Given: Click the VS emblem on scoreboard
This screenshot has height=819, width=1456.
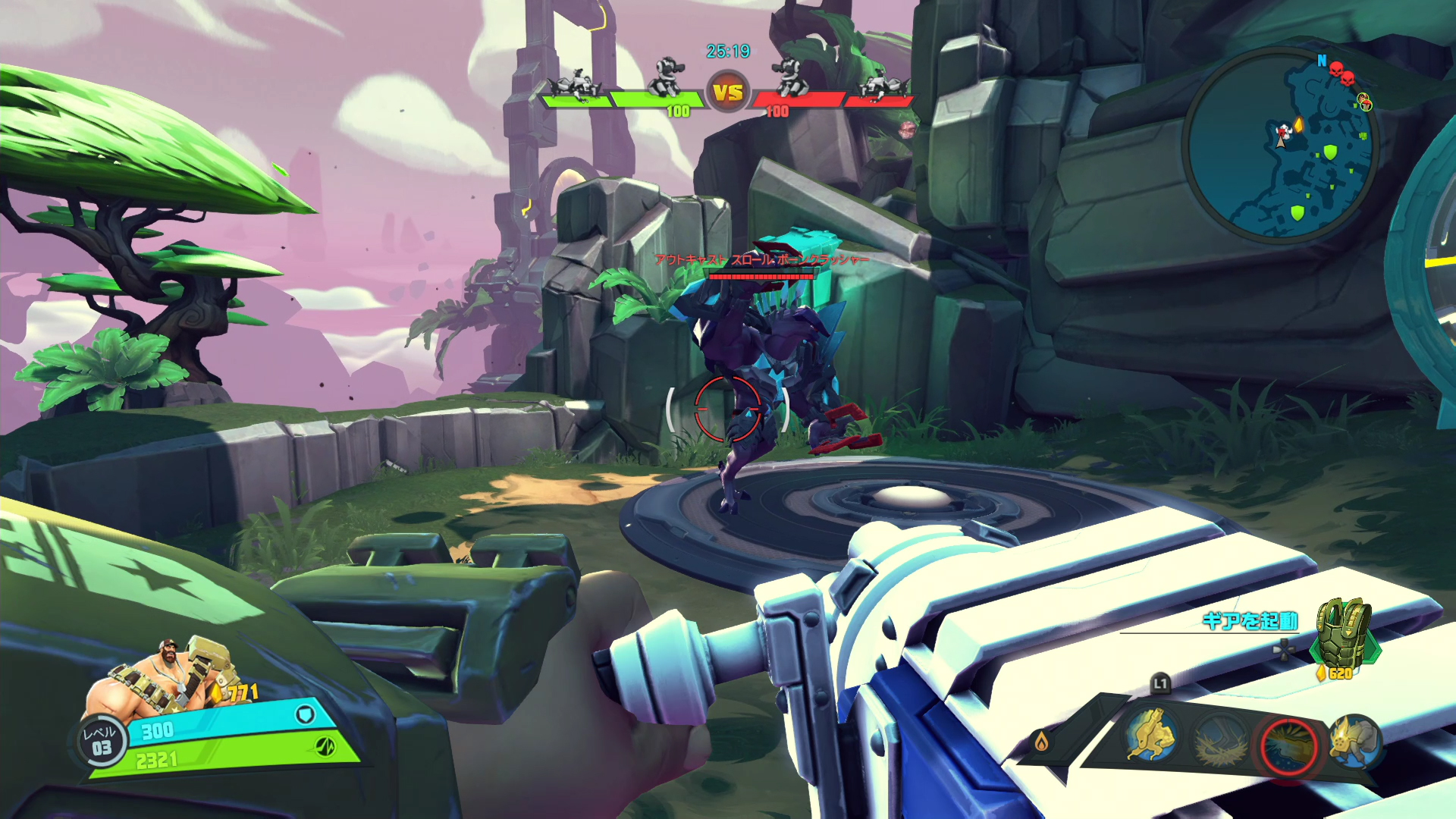Looking at the screenshot, I should tap(728, 93).
